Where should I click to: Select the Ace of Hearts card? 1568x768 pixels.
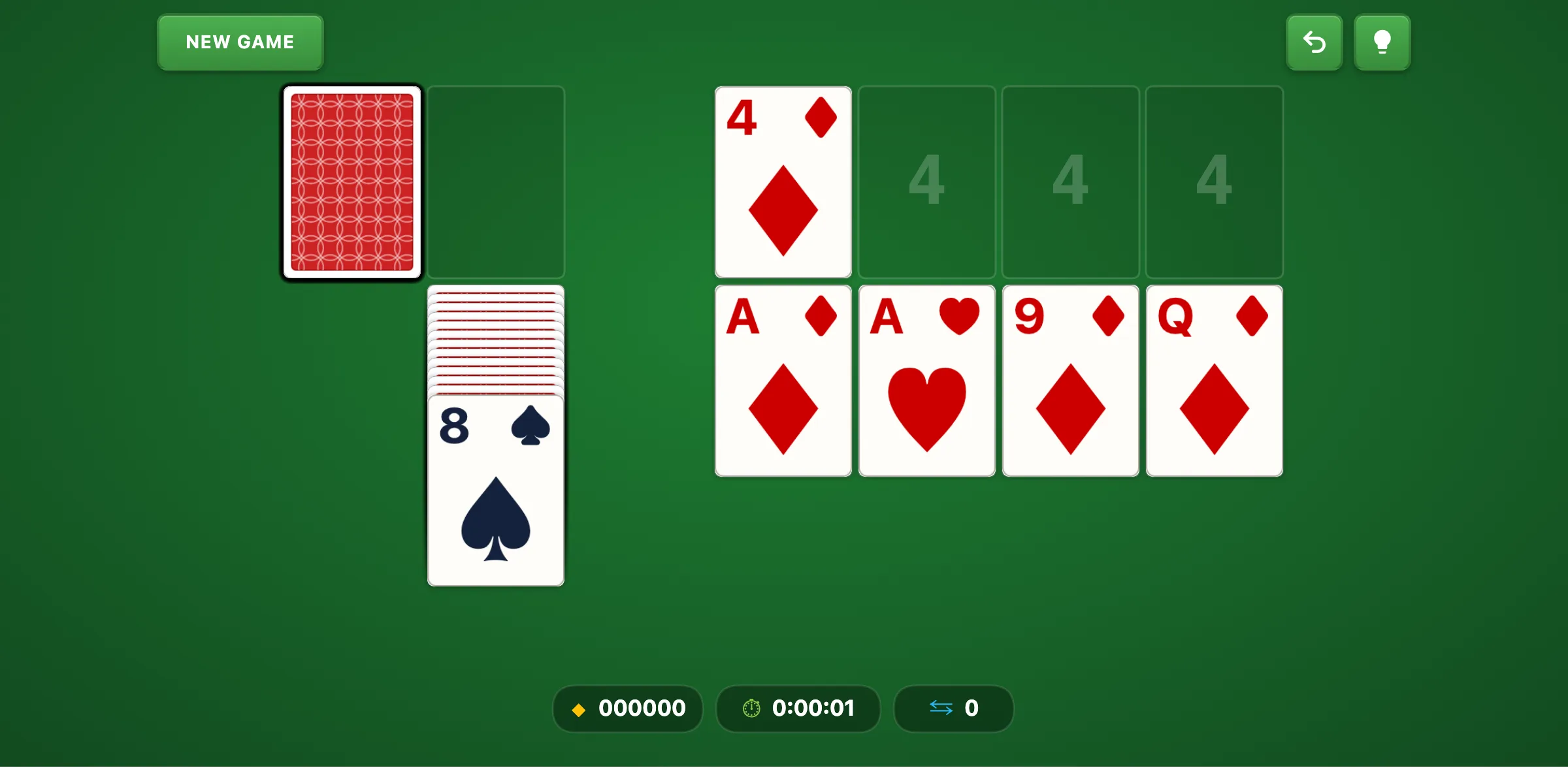(x=926, y=380)
